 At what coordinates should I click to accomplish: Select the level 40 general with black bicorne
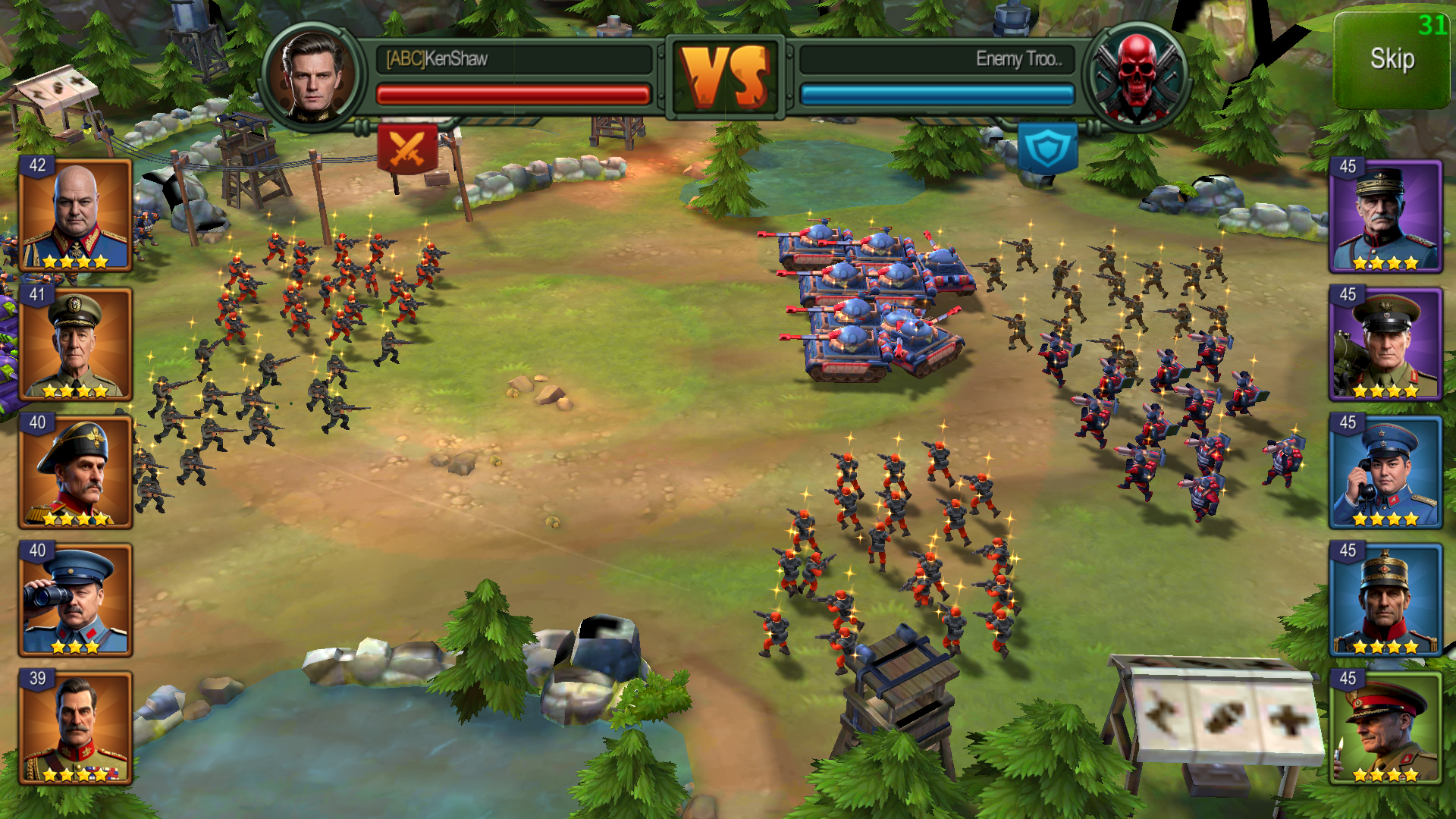pyautogui.click(x=76, y=472)
